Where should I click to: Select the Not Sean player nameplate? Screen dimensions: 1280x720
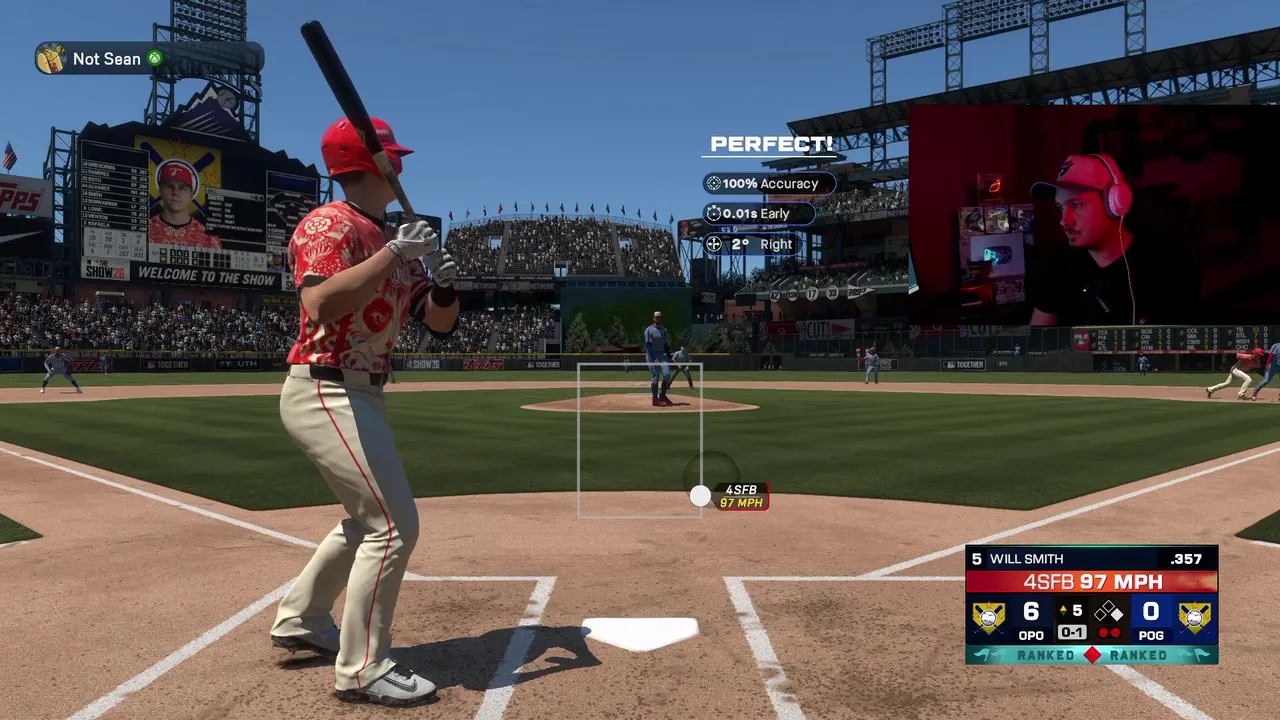tap(148, 58)
